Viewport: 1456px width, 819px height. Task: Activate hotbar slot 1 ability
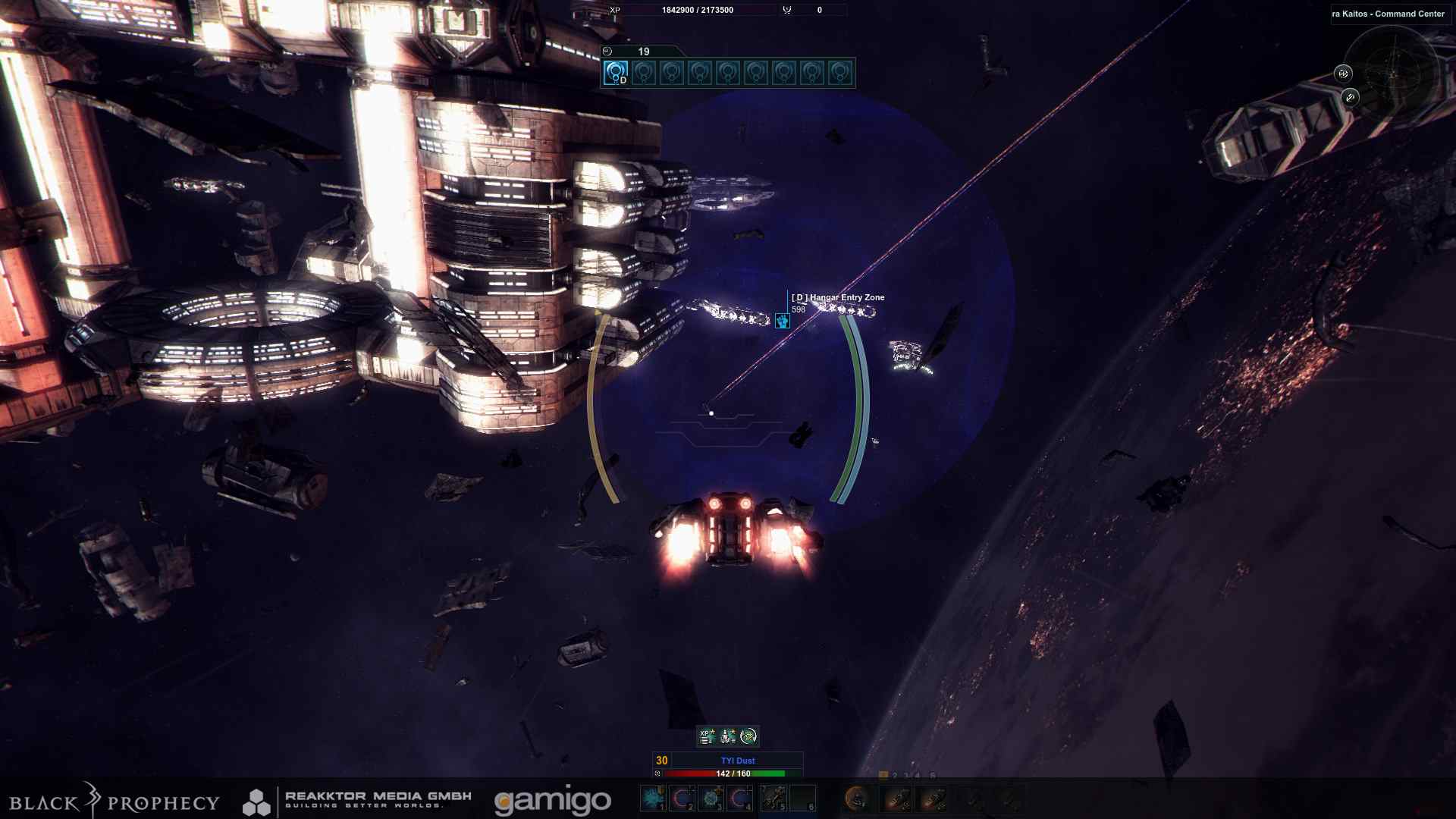tap(652, 798)
